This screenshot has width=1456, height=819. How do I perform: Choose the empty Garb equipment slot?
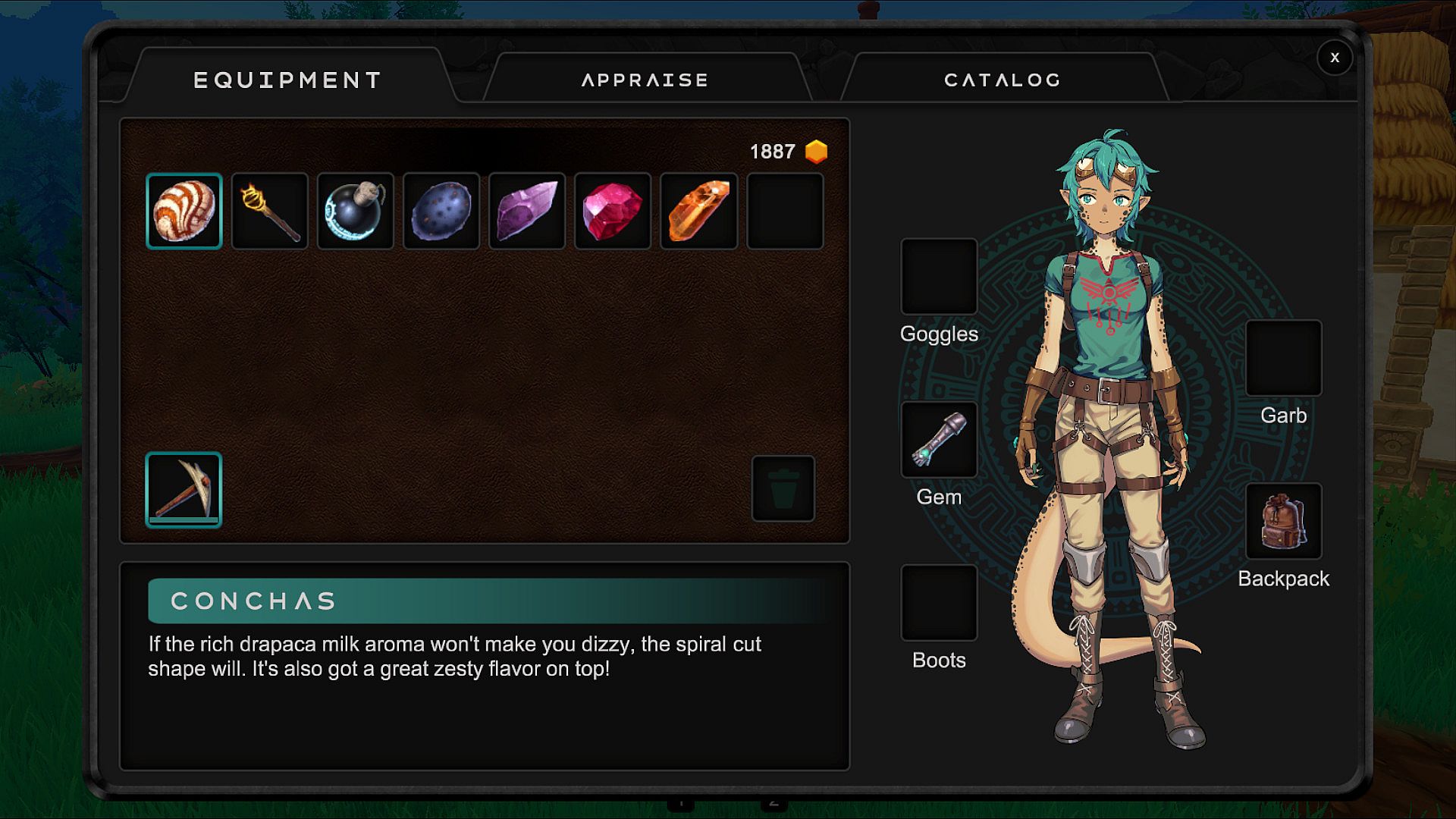click(1283, 358)
